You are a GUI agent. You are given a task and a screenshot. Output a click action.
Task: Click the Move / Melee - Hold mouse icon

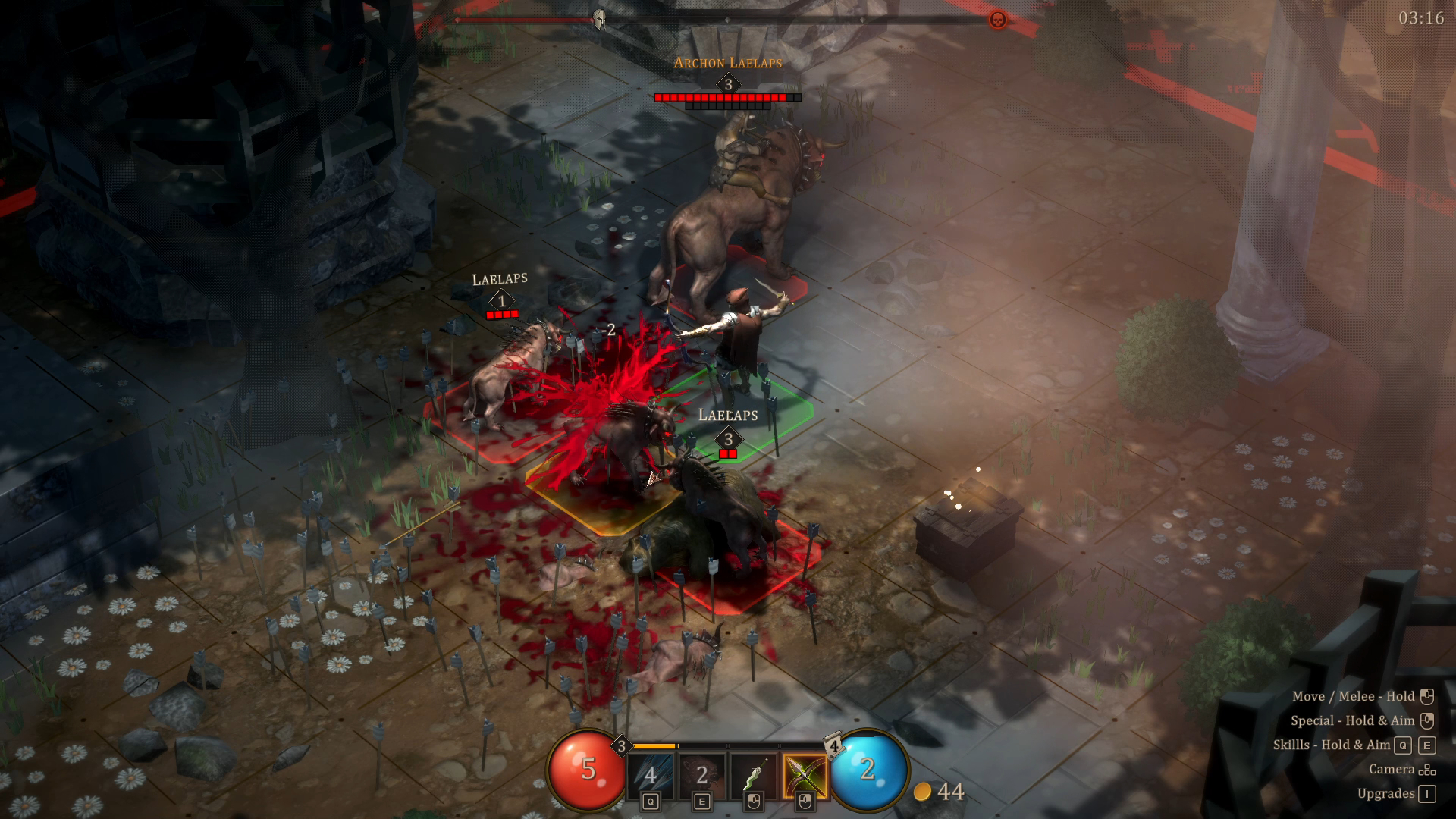pos(1429,697)
